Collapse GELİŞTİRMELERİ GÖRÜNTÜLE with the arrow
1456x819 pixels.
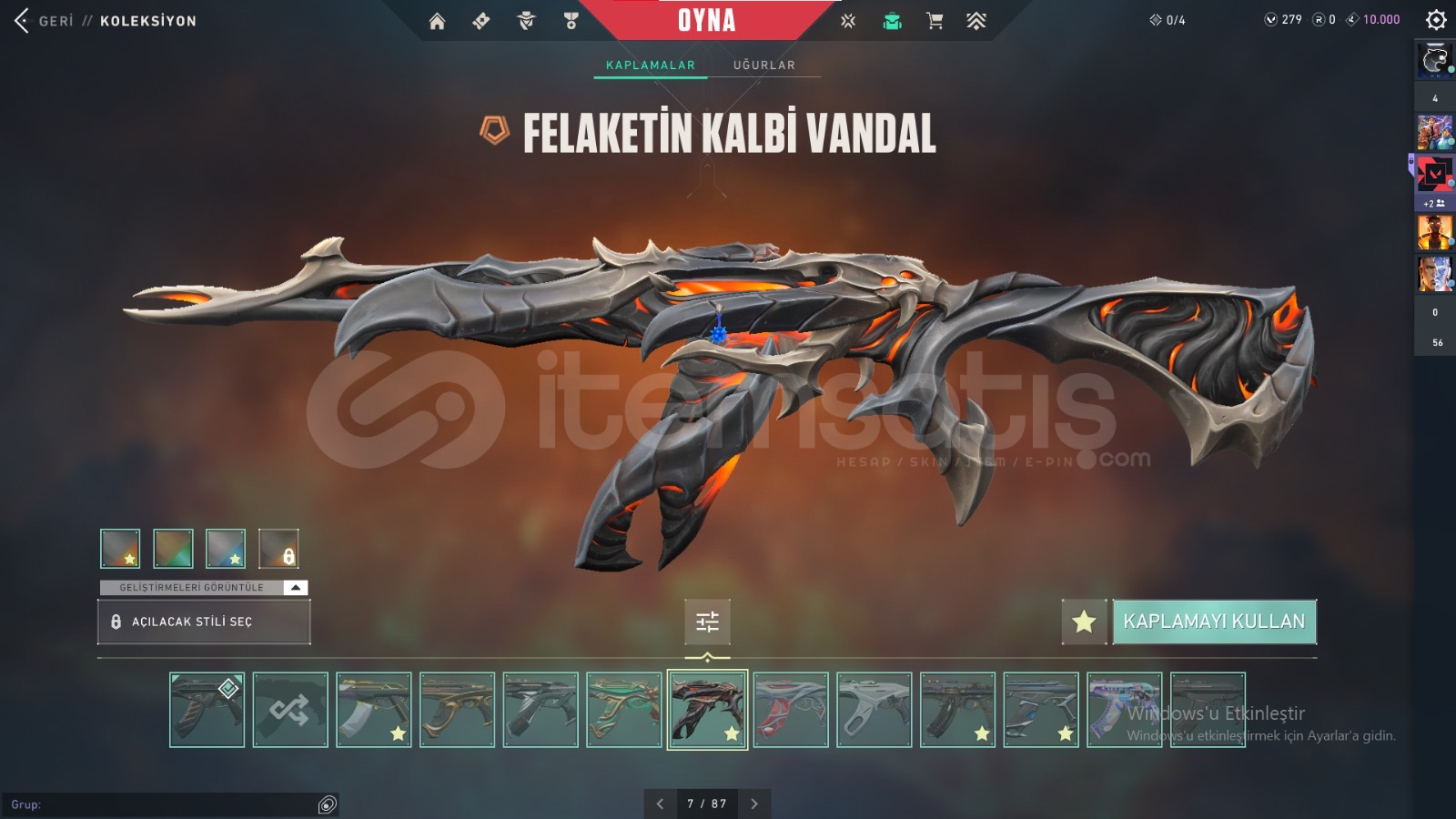click(x=296, y=587)
